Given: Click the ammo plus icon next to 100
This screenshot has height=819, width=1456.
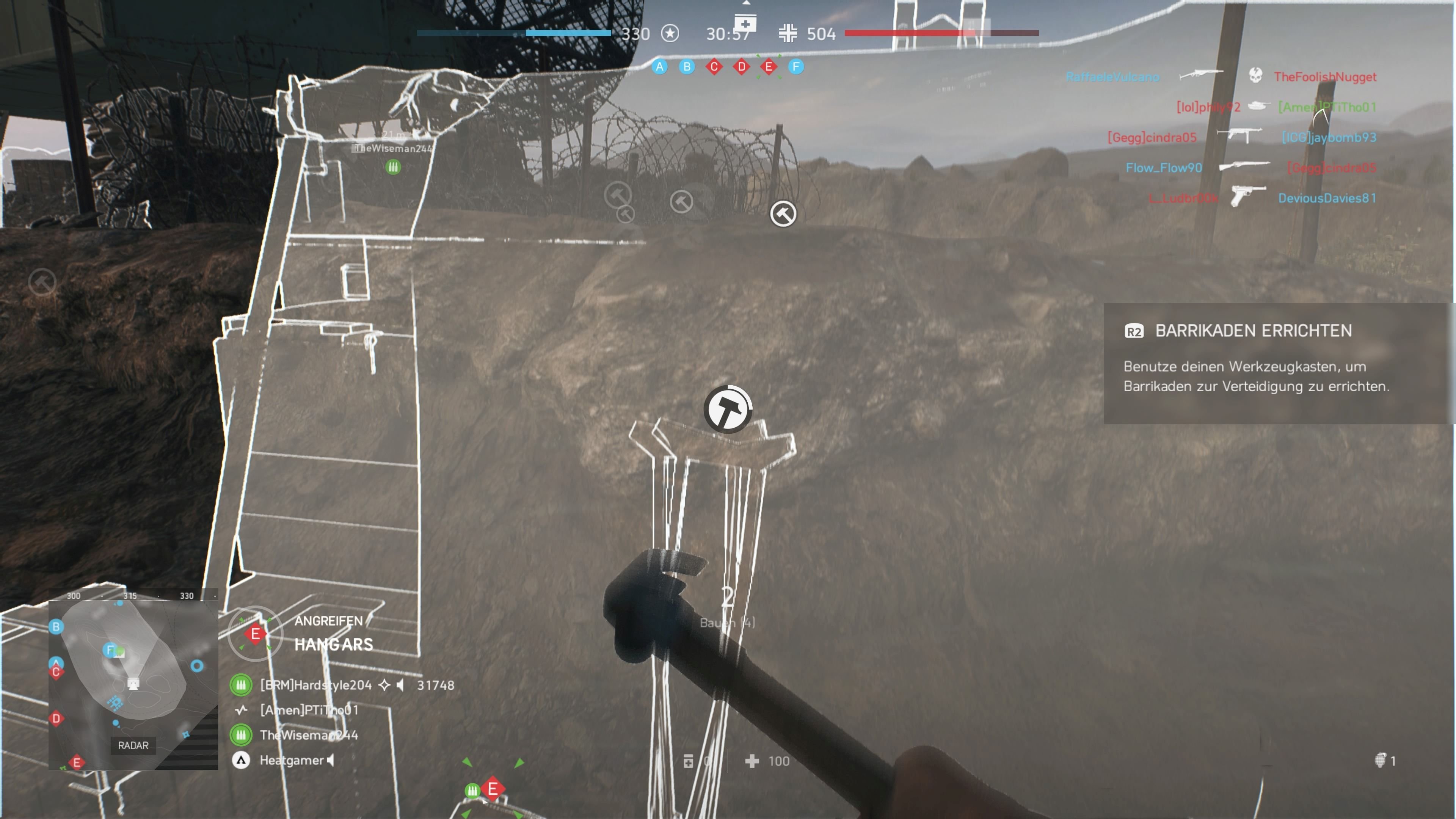Looking at the screenshot, I should coord(752,761).
